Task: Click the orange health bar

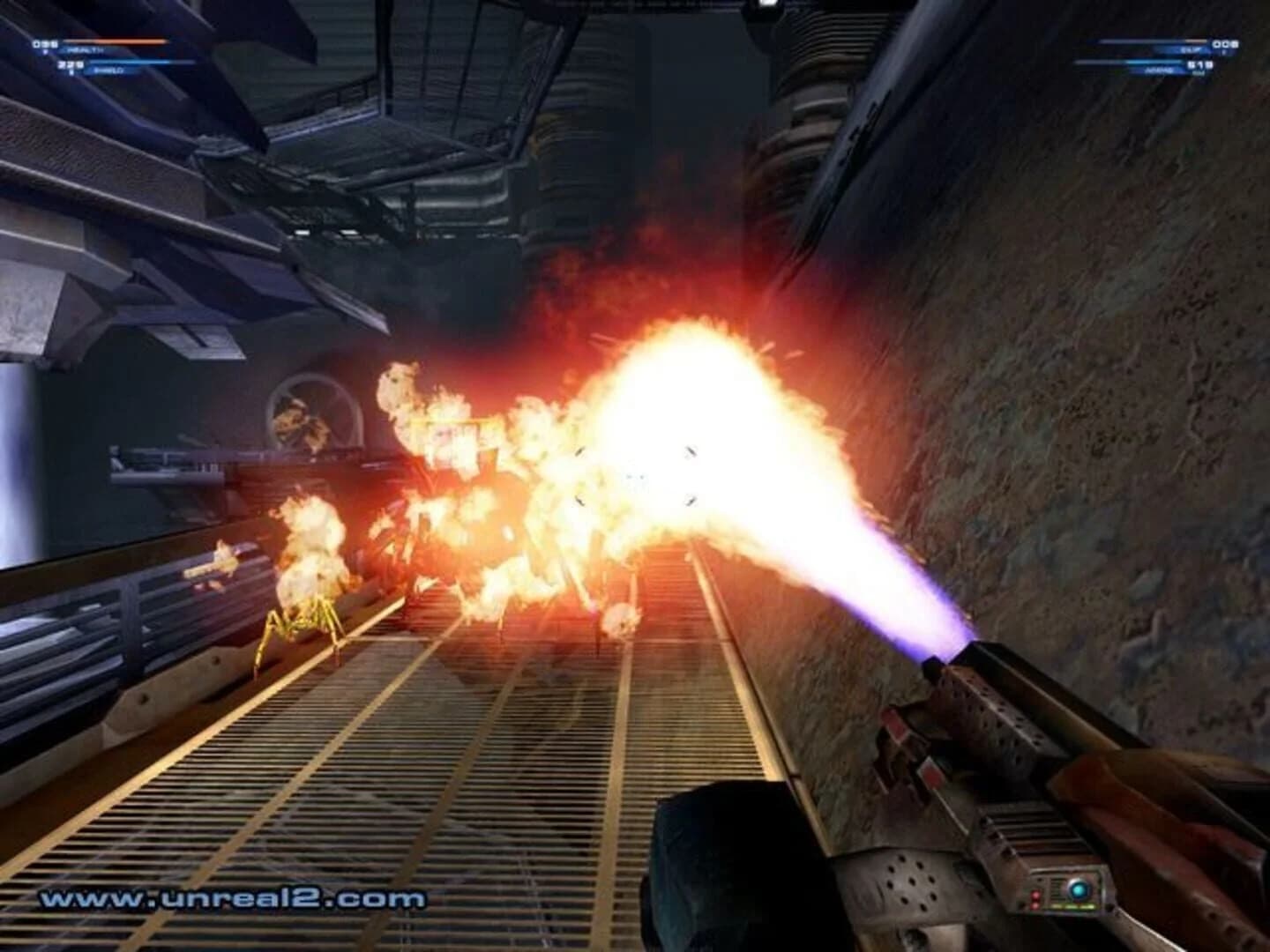Action: [115, 40]
